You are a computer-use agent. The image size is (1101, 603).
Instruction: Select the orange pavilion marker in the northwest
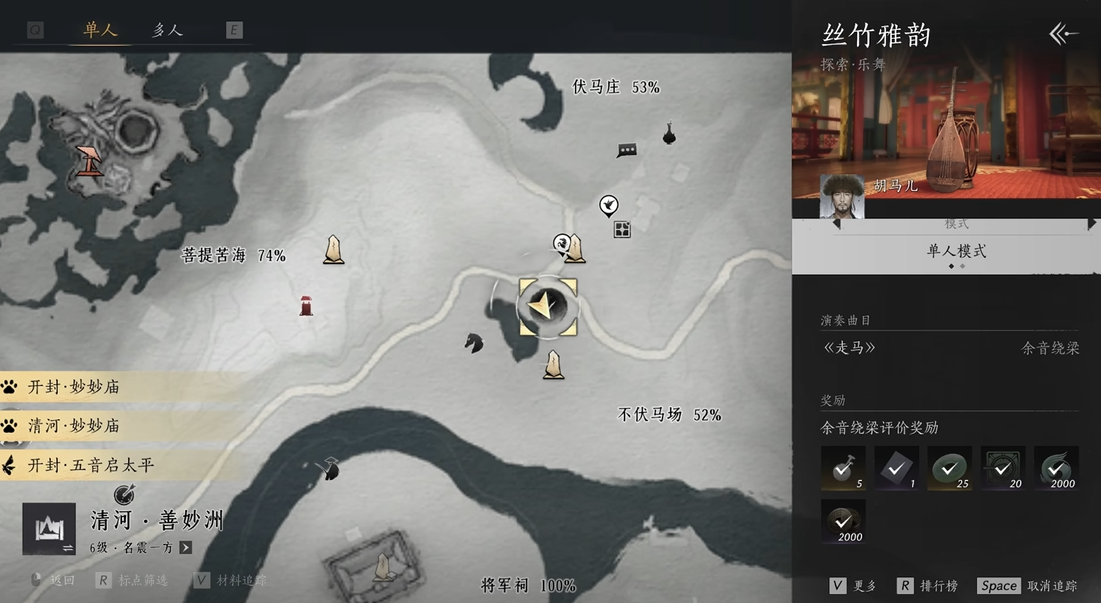pyautogui.click(x=90, y=160)
